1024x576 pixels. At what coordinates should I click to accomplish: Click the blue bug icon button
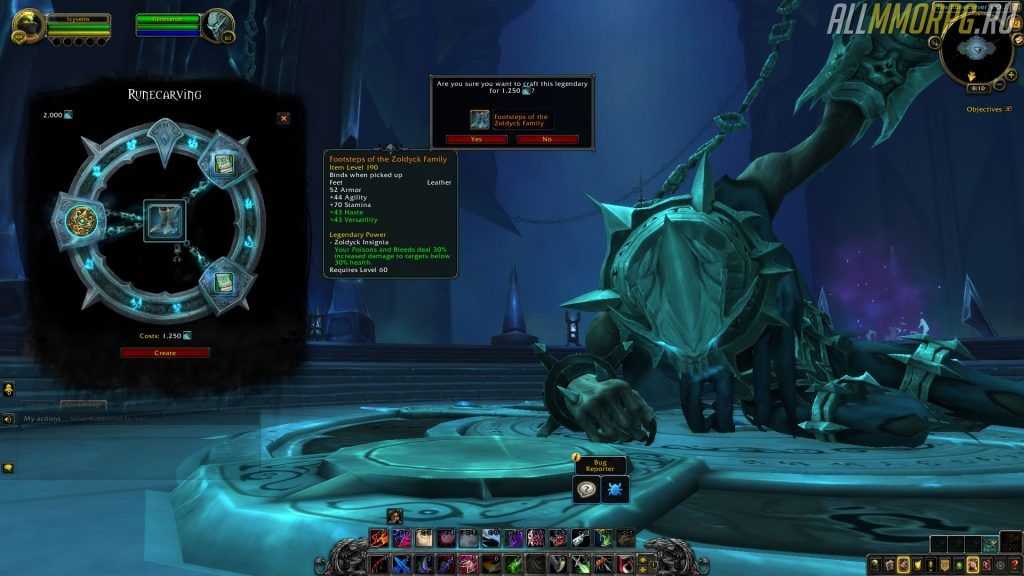tap(615, 488)
